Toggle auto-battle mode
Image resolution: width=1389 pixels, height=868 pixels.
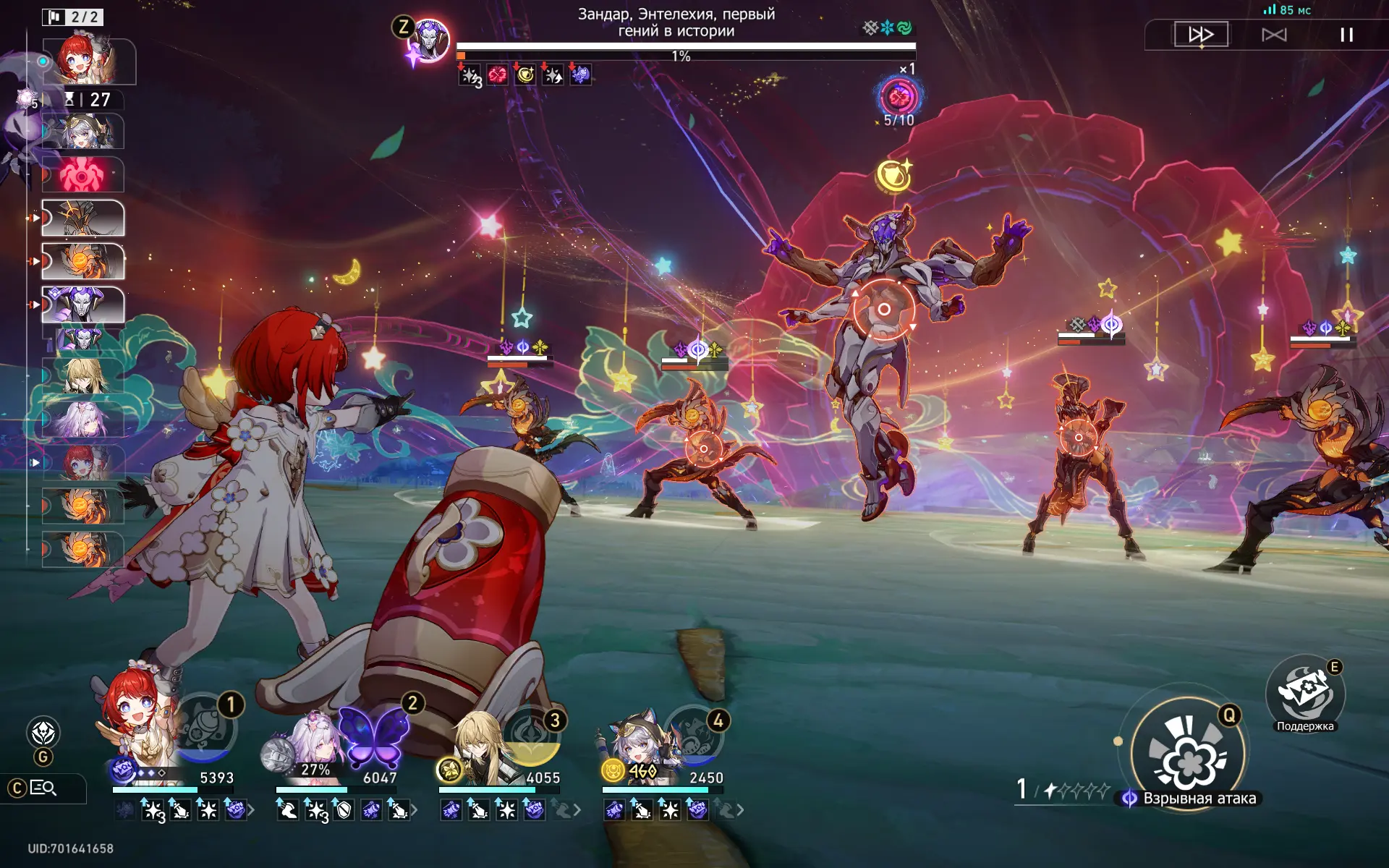tap(1274, 35)
